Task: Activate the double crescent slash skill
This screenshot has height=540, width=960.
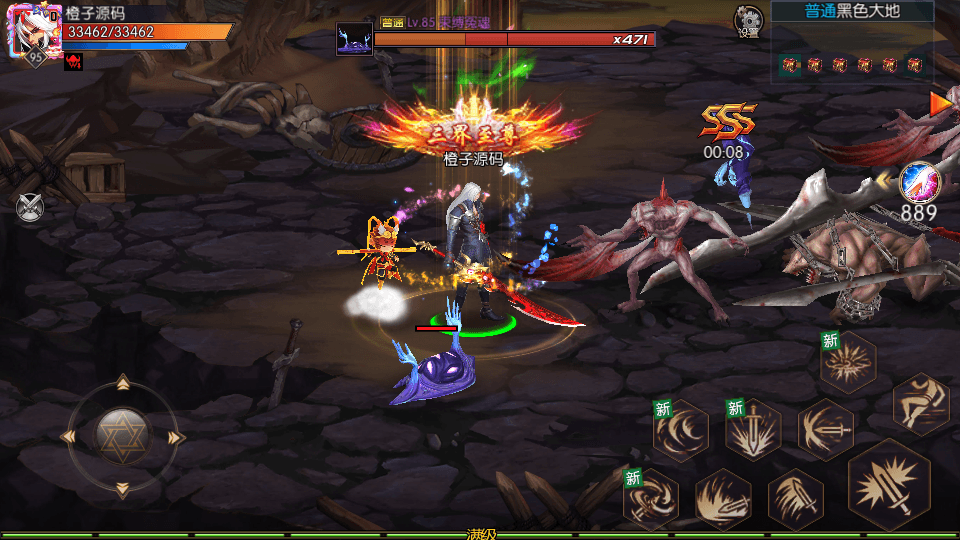Action: pos(681,431)
